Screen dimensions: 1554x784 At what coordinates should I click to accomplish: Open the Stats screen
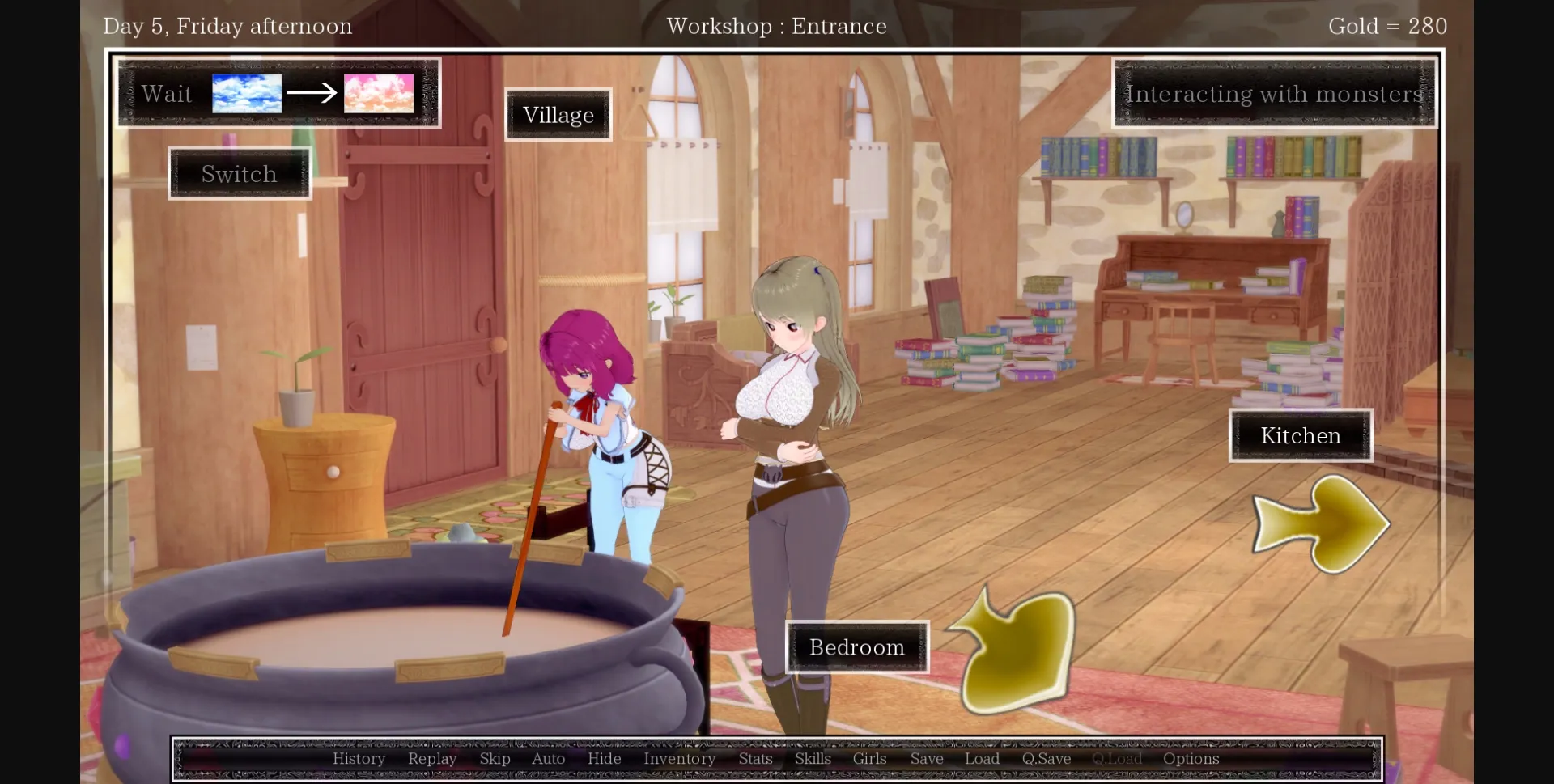tap(755, 758)
